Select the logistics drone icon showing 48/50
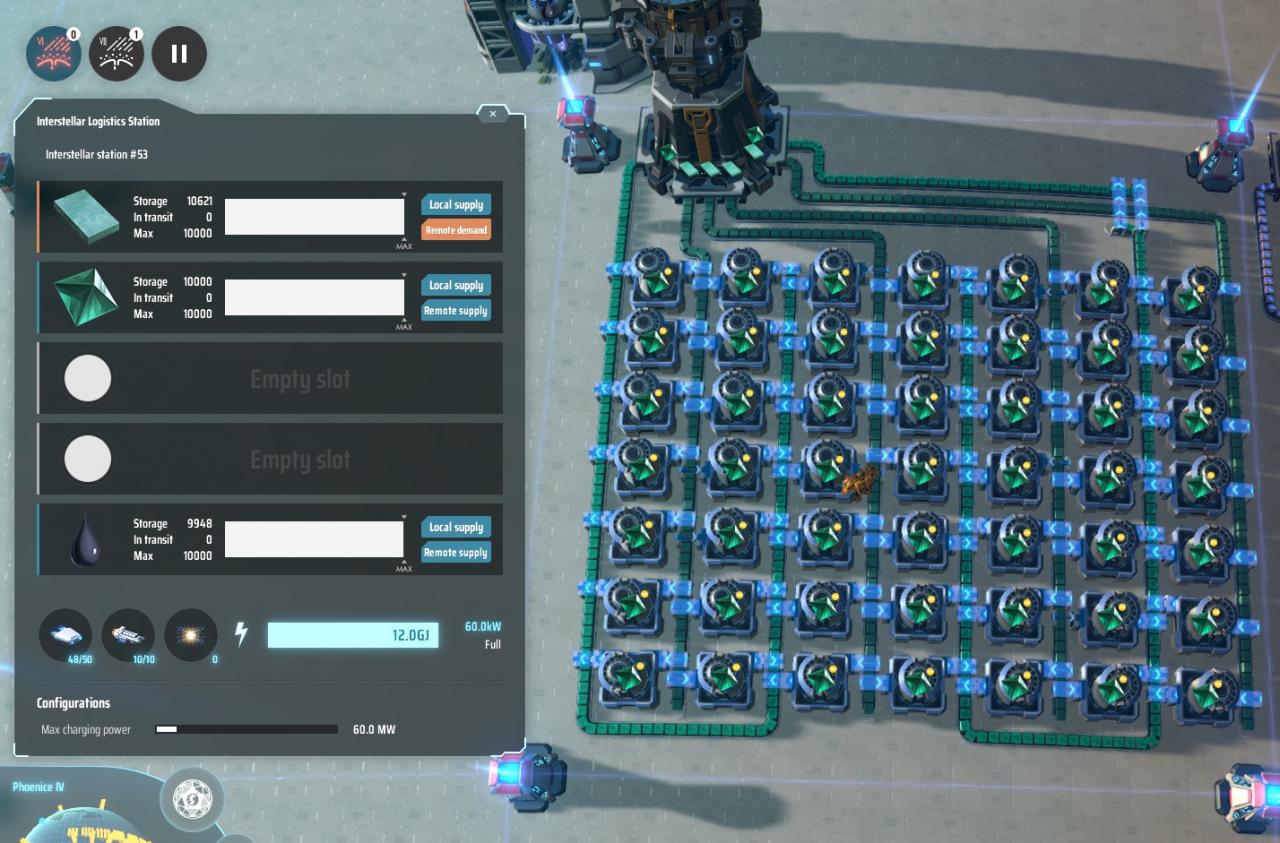This screenshot has height=843, width=1280. 64,635
